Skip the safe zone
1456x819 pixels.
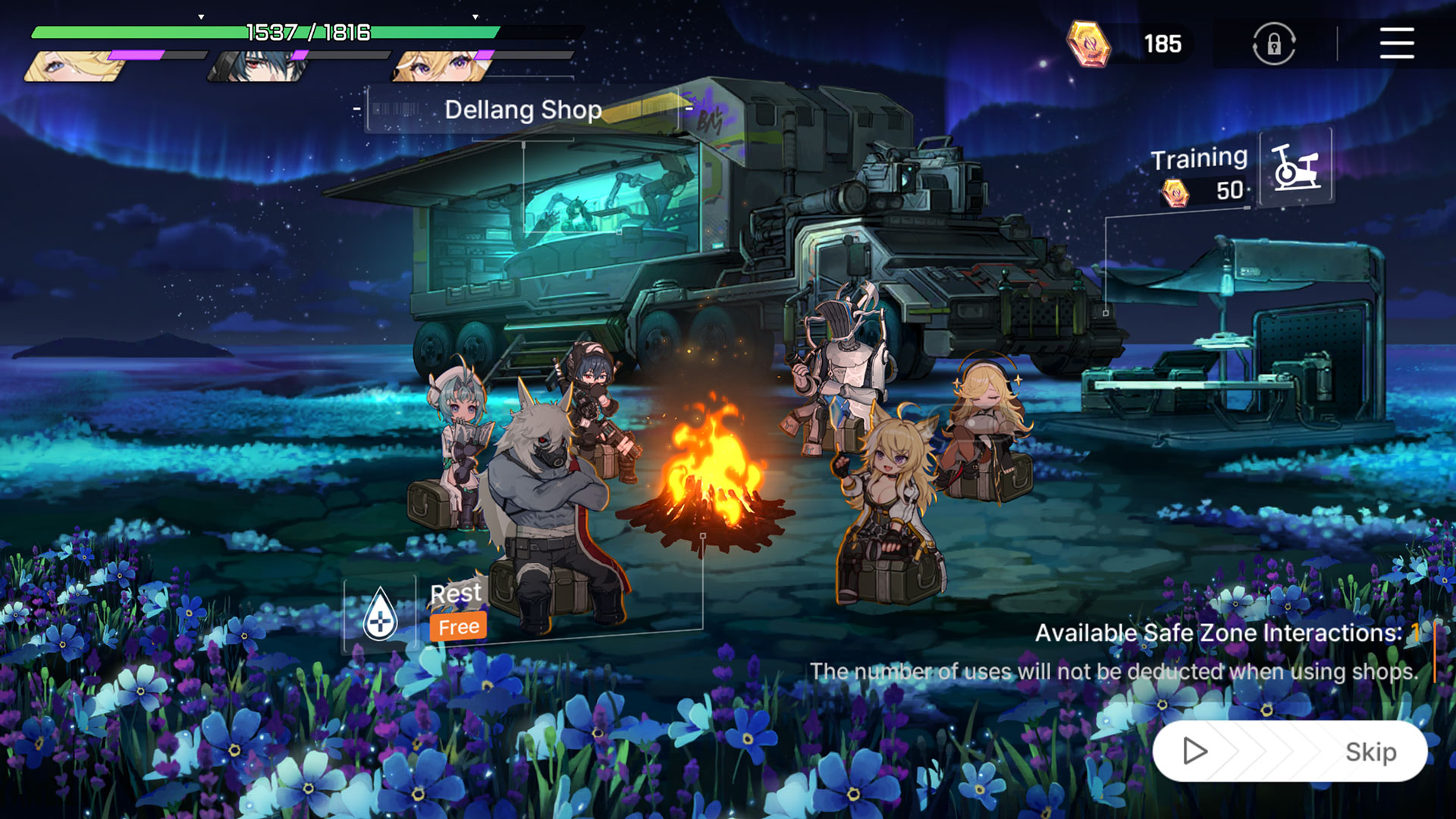pos(1289,751)
